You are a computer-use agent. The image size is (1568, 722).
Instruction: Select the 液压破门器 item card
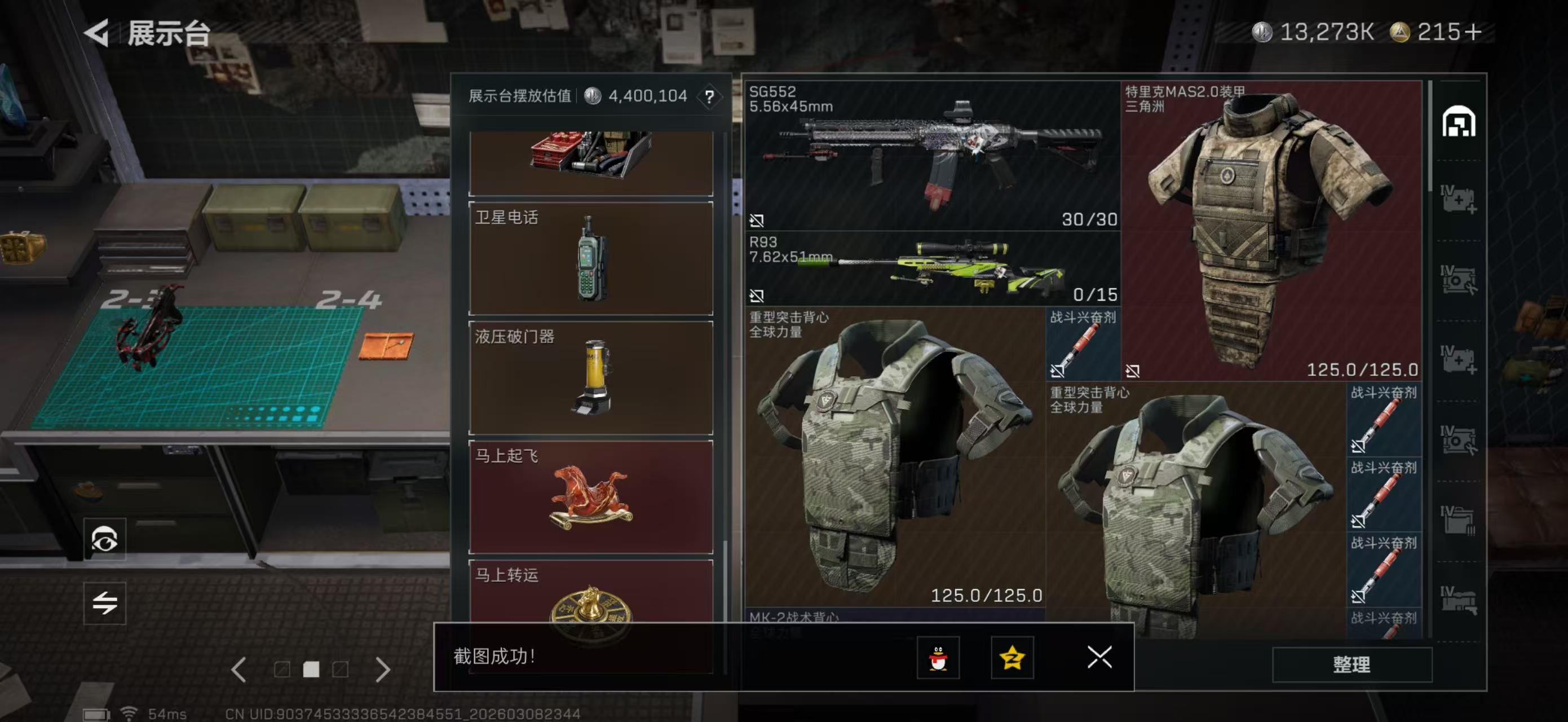pos(590,377)
